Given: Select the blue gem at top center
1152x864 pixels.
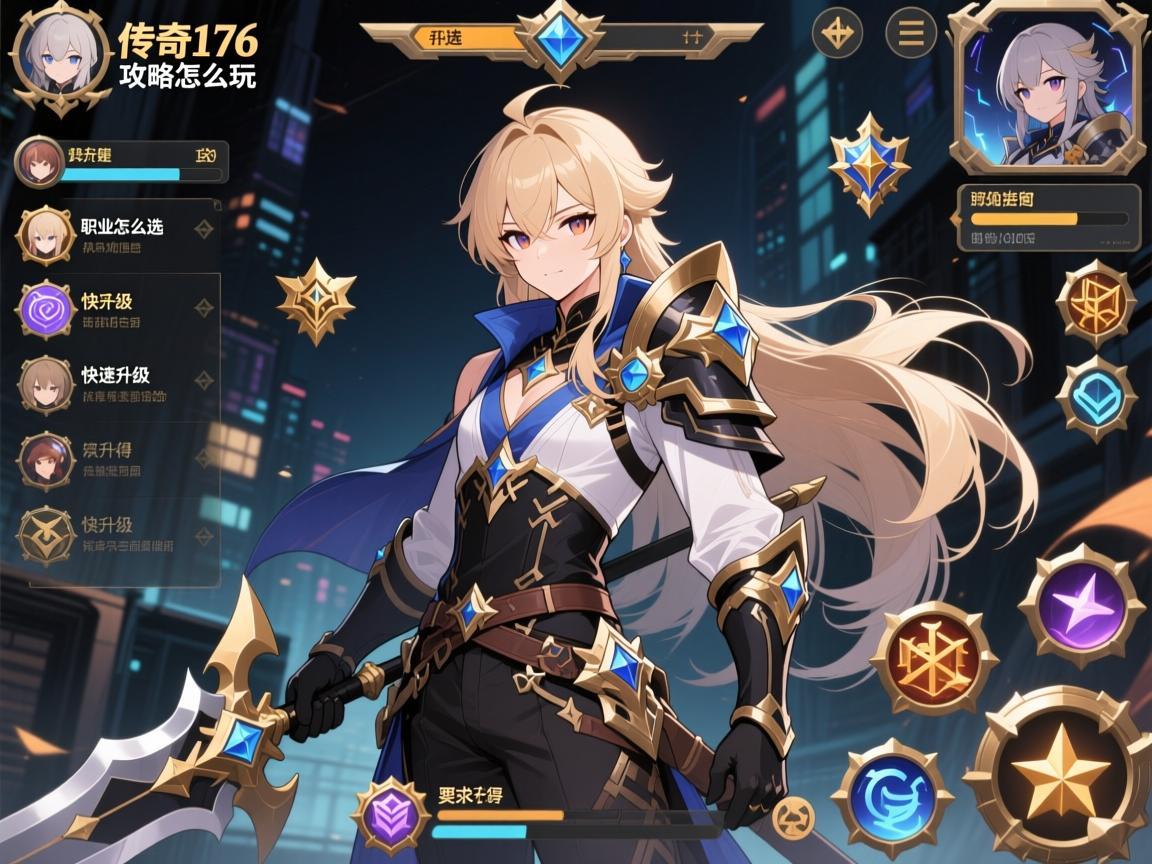Looking at the screenshot, I should point(559,36).
